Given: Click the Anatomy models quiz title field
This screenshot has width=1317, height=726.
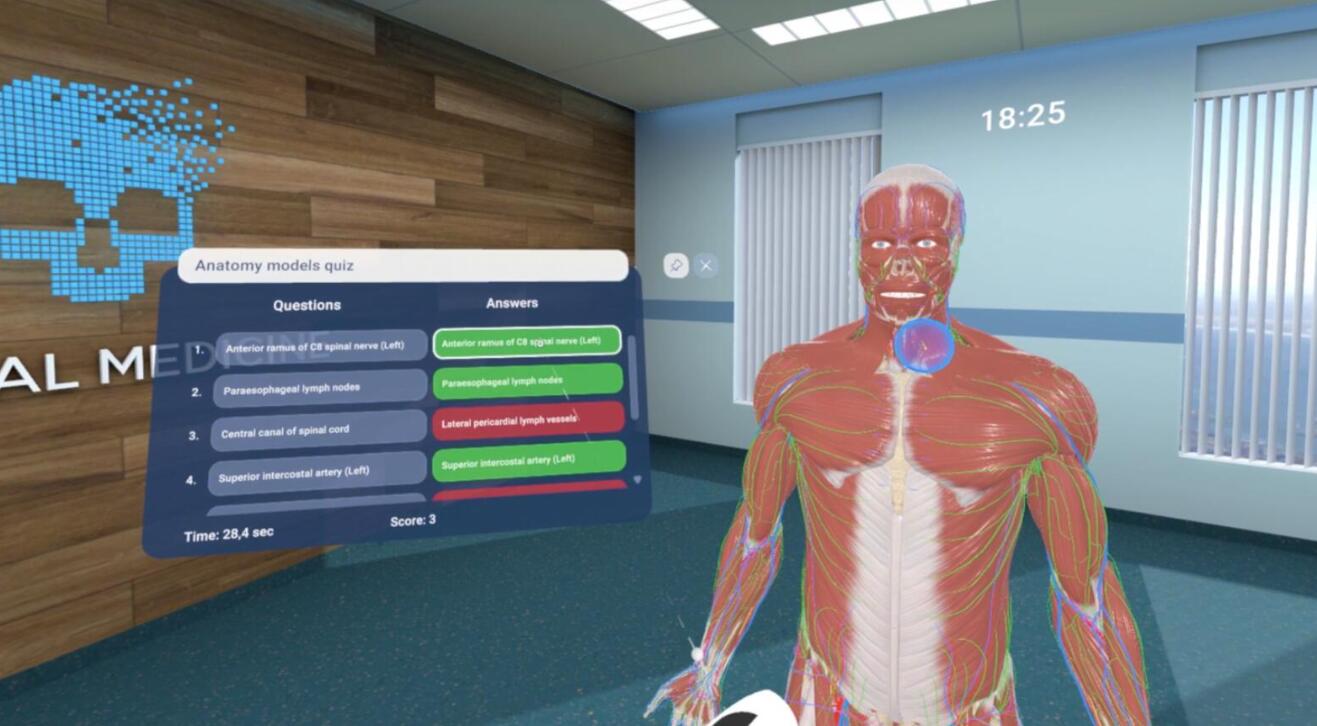Looking at the screenshot, I should [400, 266].
